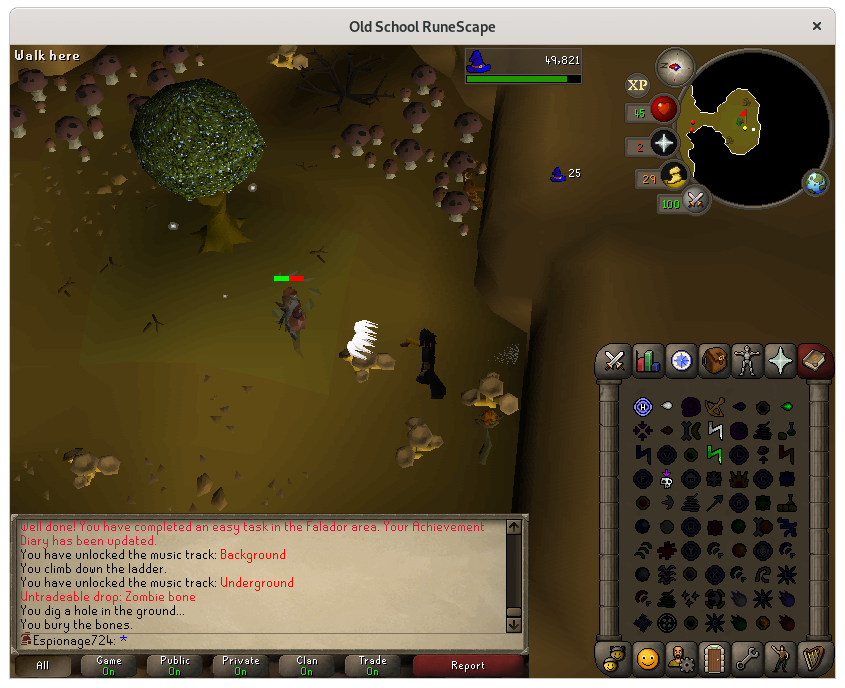Show the Worn Equipment tab
The width and height of the screenshot is (845, 688).
[x=747, y=360]
